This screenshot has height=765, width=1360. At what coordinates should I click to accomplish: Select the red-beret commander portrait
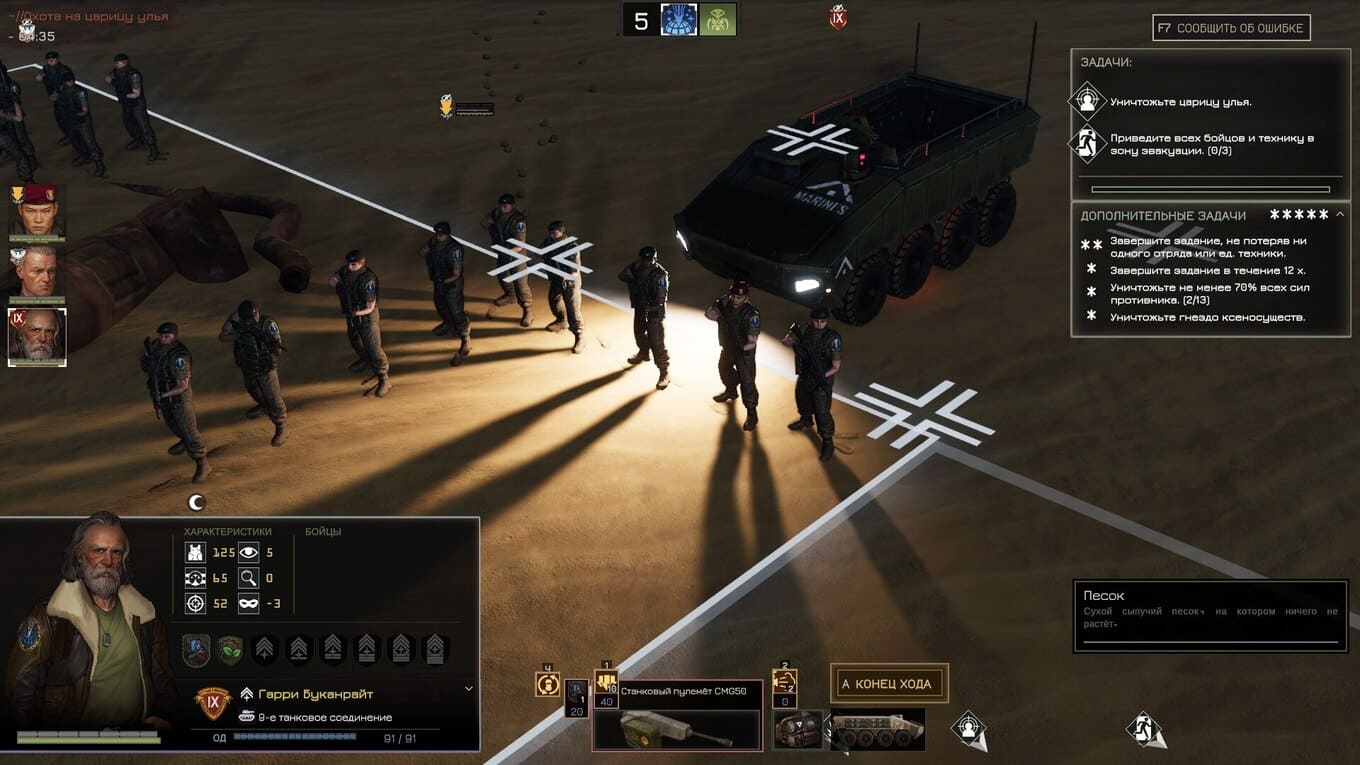[x=37, y=210]
